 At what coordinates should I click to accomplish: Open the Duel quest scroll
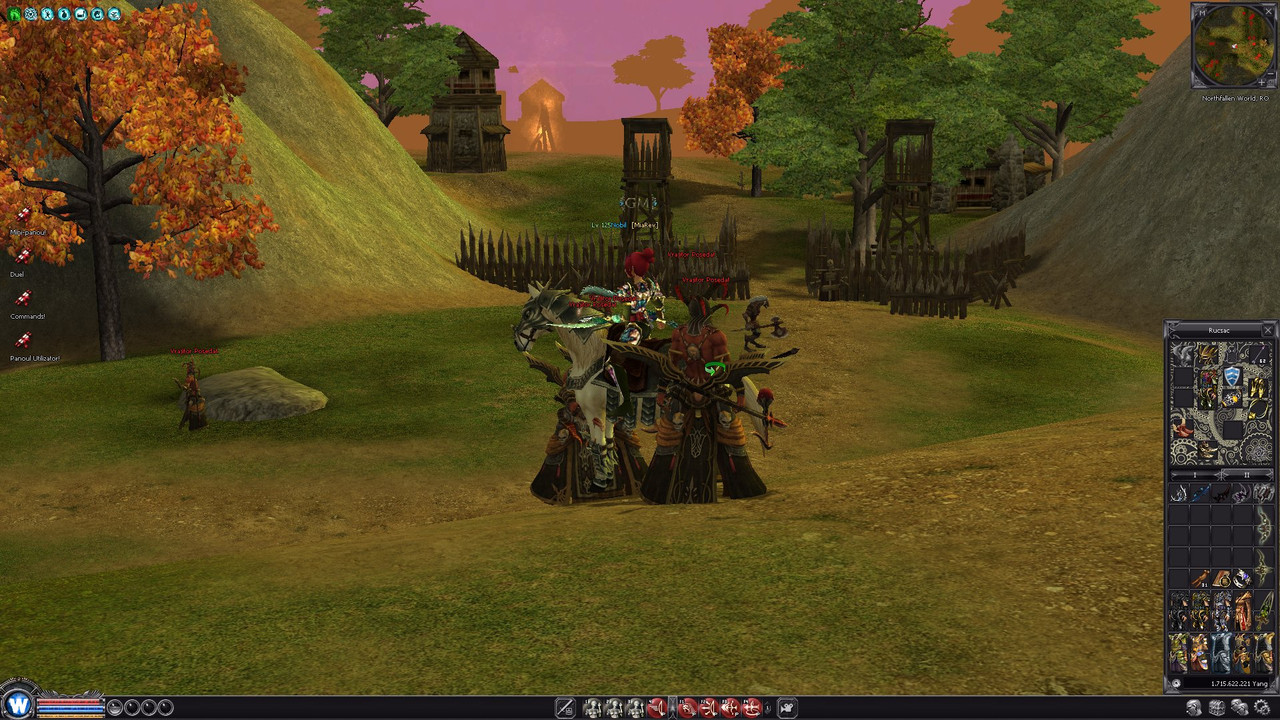click(22, 258)
